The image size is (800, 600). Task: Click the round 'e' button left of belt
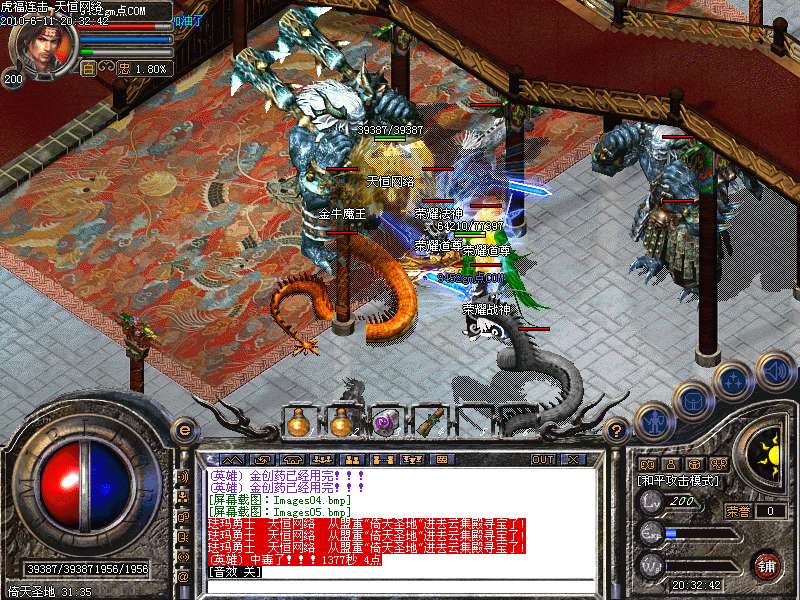click(183, 430)
